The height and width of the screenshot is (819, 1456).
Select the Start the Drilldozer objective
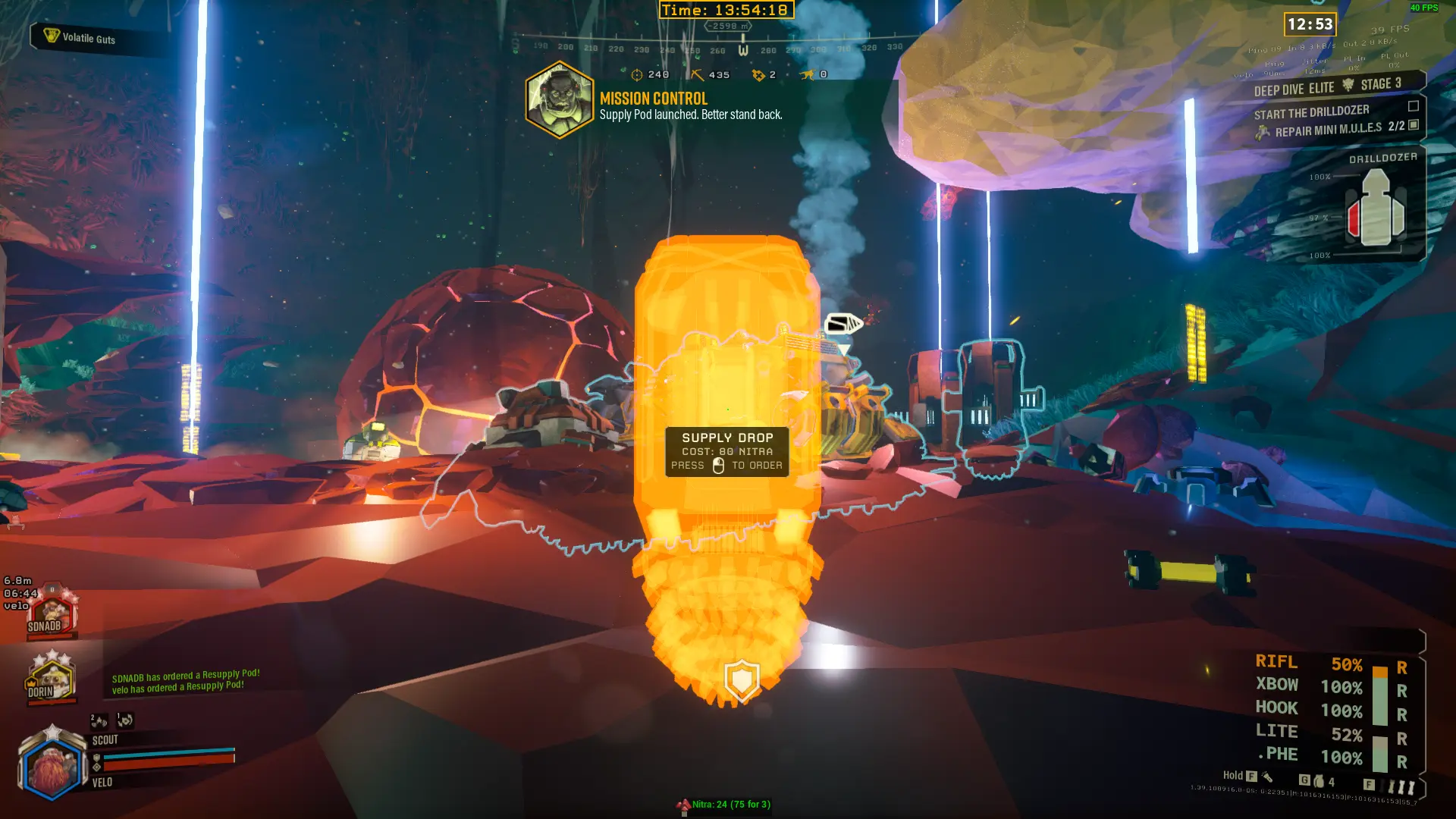pos(1311,112)
